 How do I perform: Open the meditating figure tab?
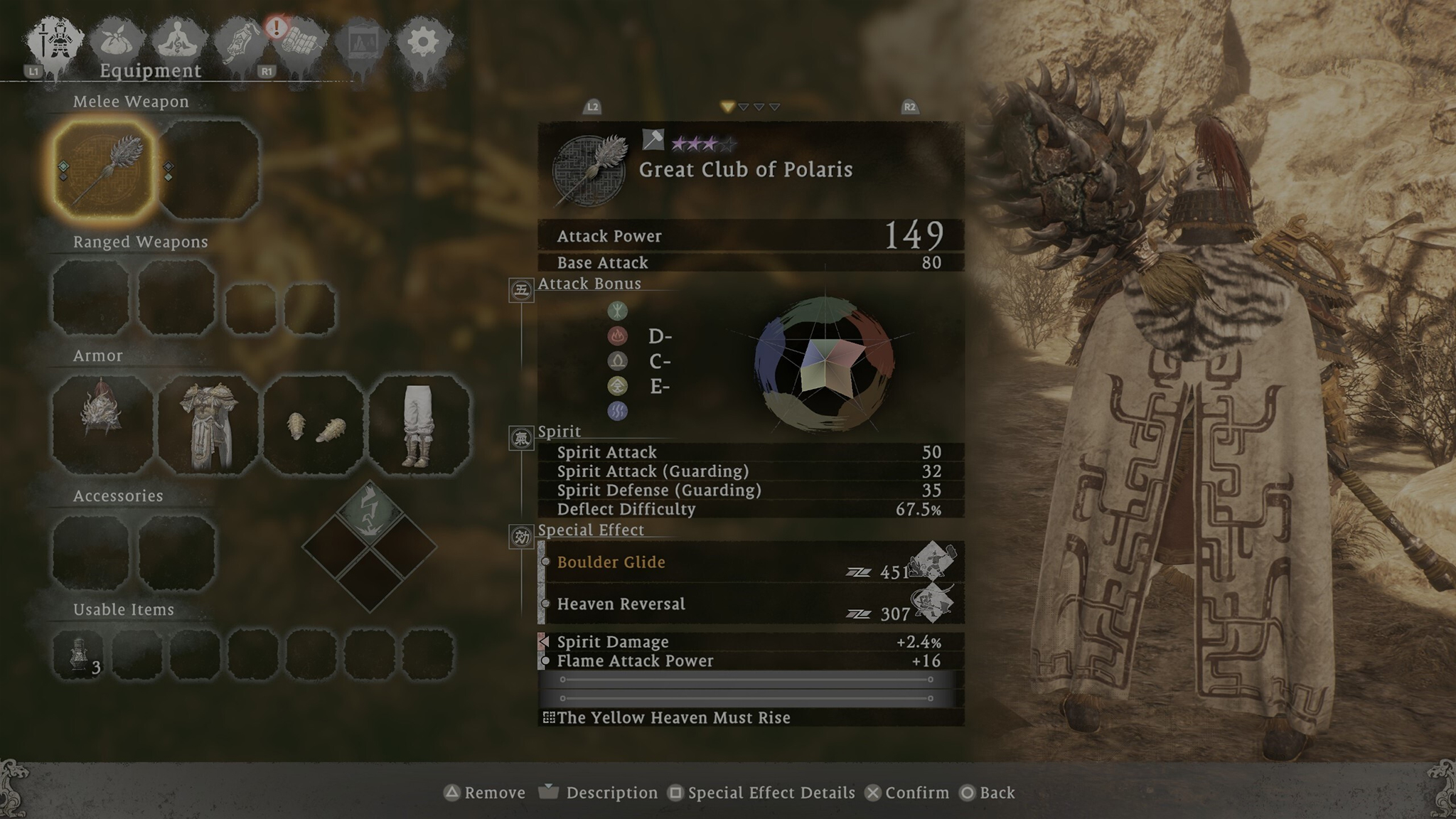pos(177,43)
